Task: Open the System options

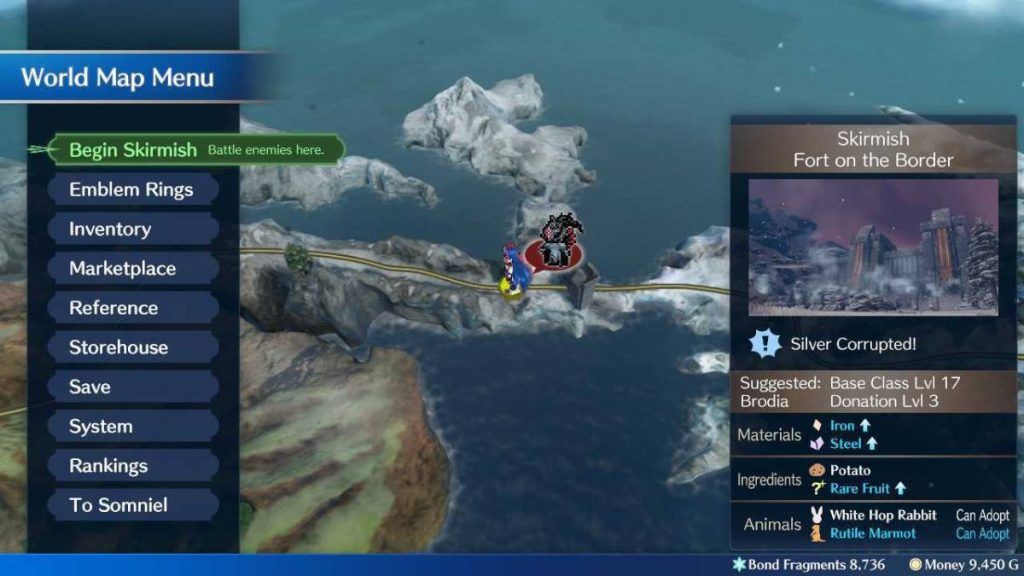Action: click(x=100, y=427)
